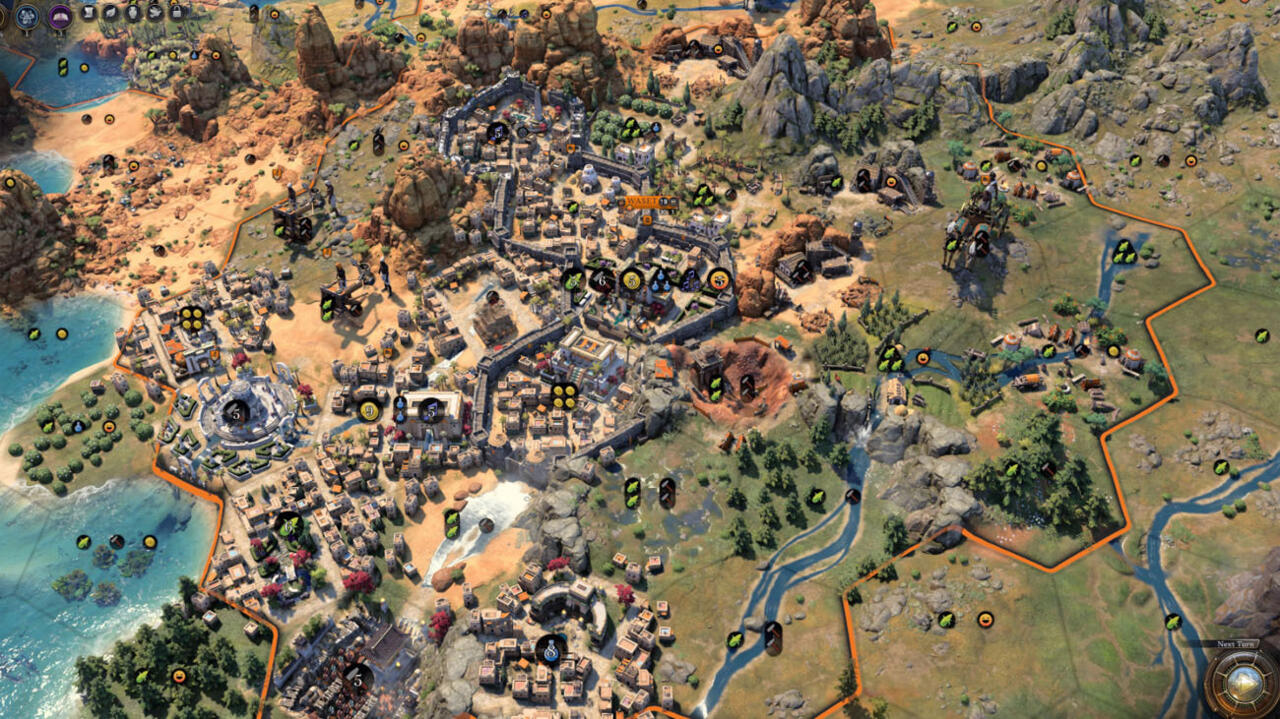Select the dove icon in top toolbar
Screen dimensions: 1280x719
[155, 13]
